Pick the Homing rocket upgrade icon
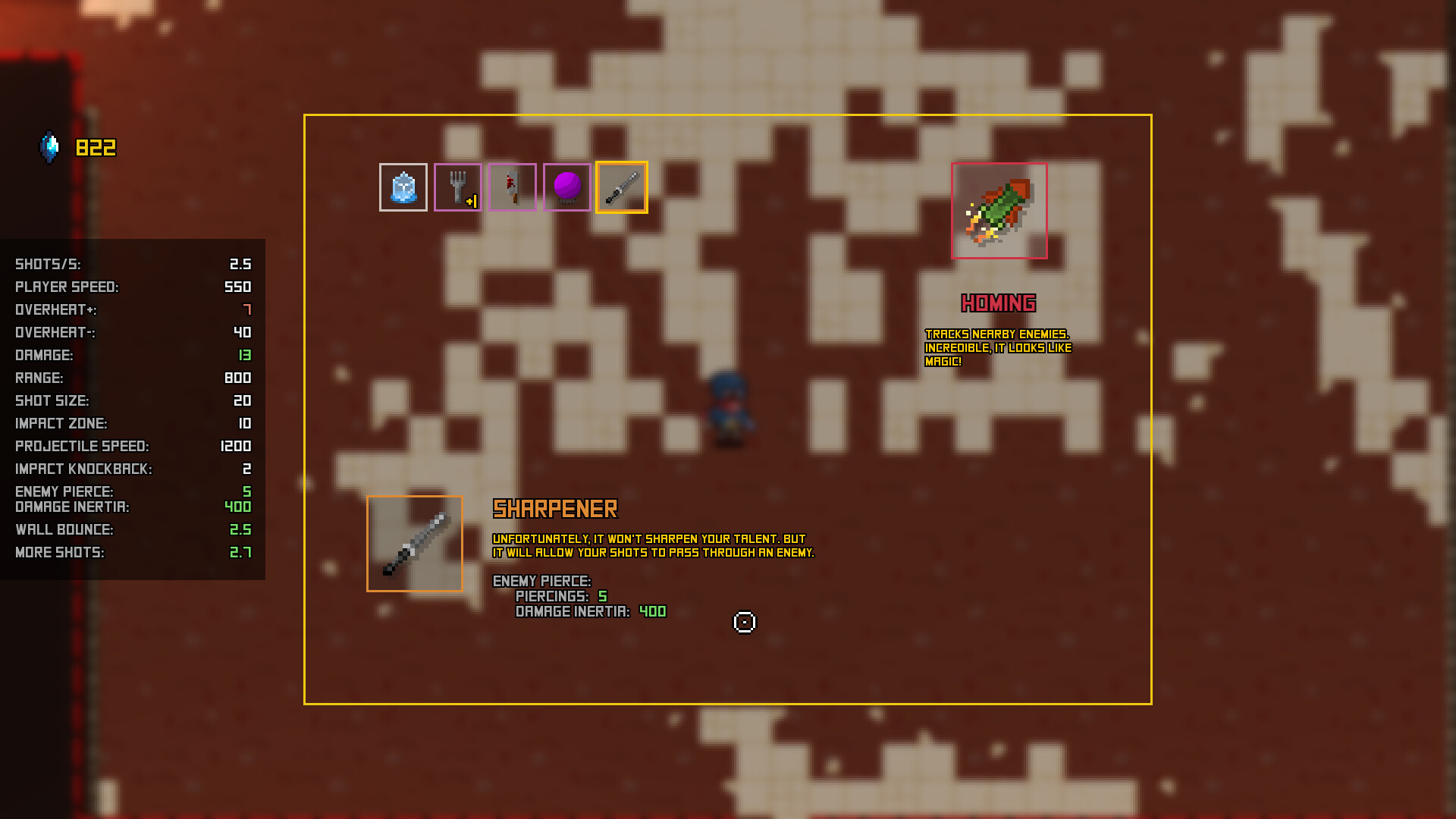1456x819 pixels. [x=998, y=210]
